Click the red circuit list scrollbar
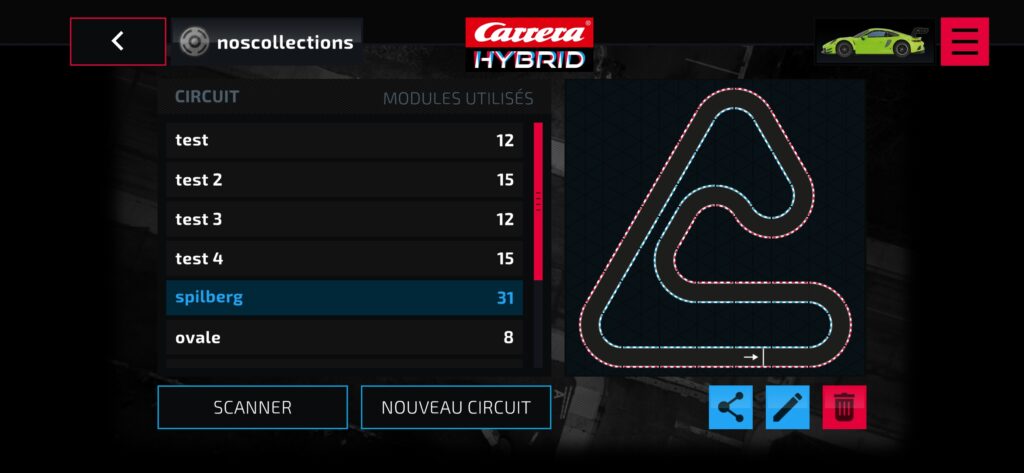 click(x=538, y=200)
